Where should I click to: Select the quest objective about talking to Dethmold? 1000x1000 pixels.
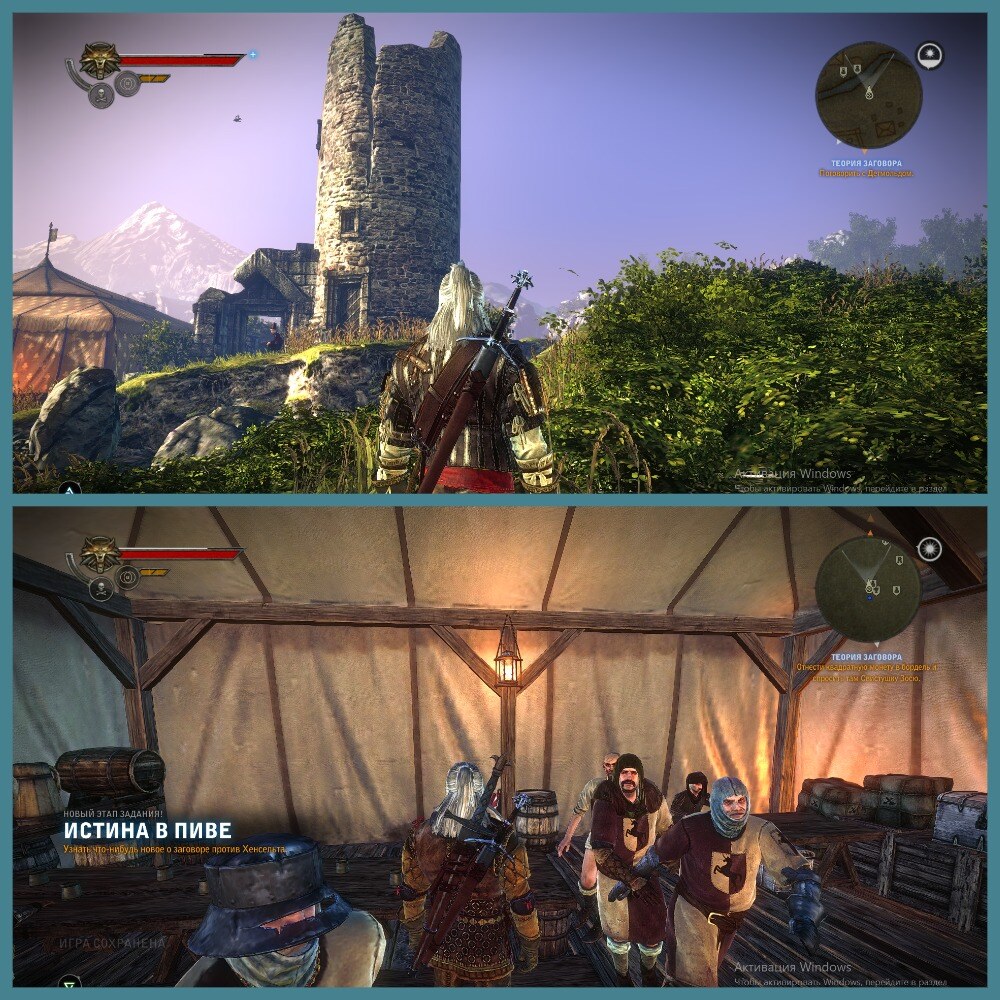864,173
